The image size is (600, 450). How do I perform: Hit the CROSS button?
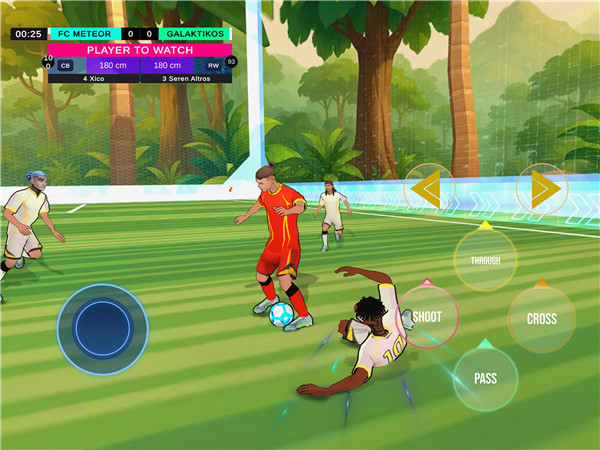541,319
